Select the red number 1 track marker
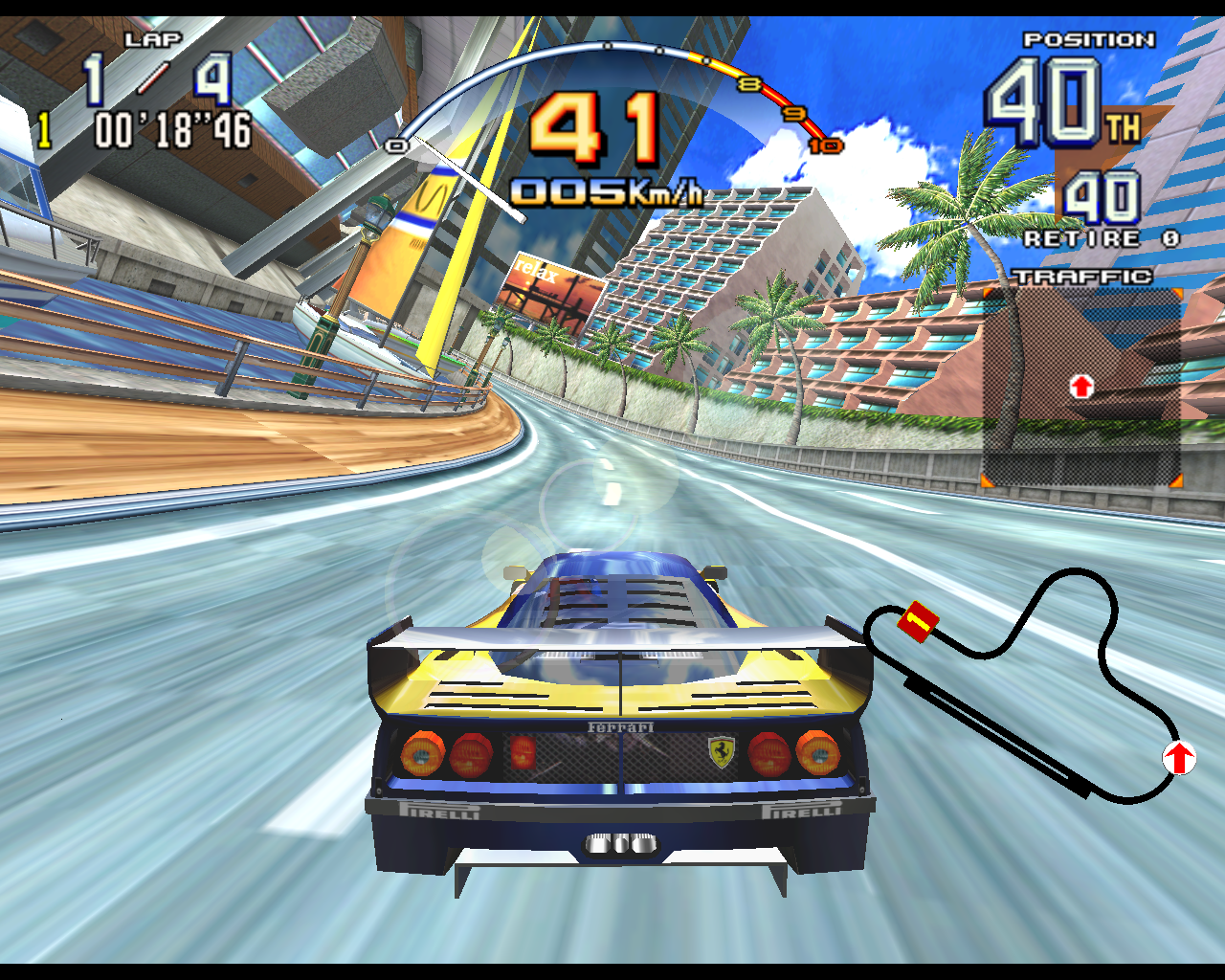Screen dimensions: 1225x980 917,622
